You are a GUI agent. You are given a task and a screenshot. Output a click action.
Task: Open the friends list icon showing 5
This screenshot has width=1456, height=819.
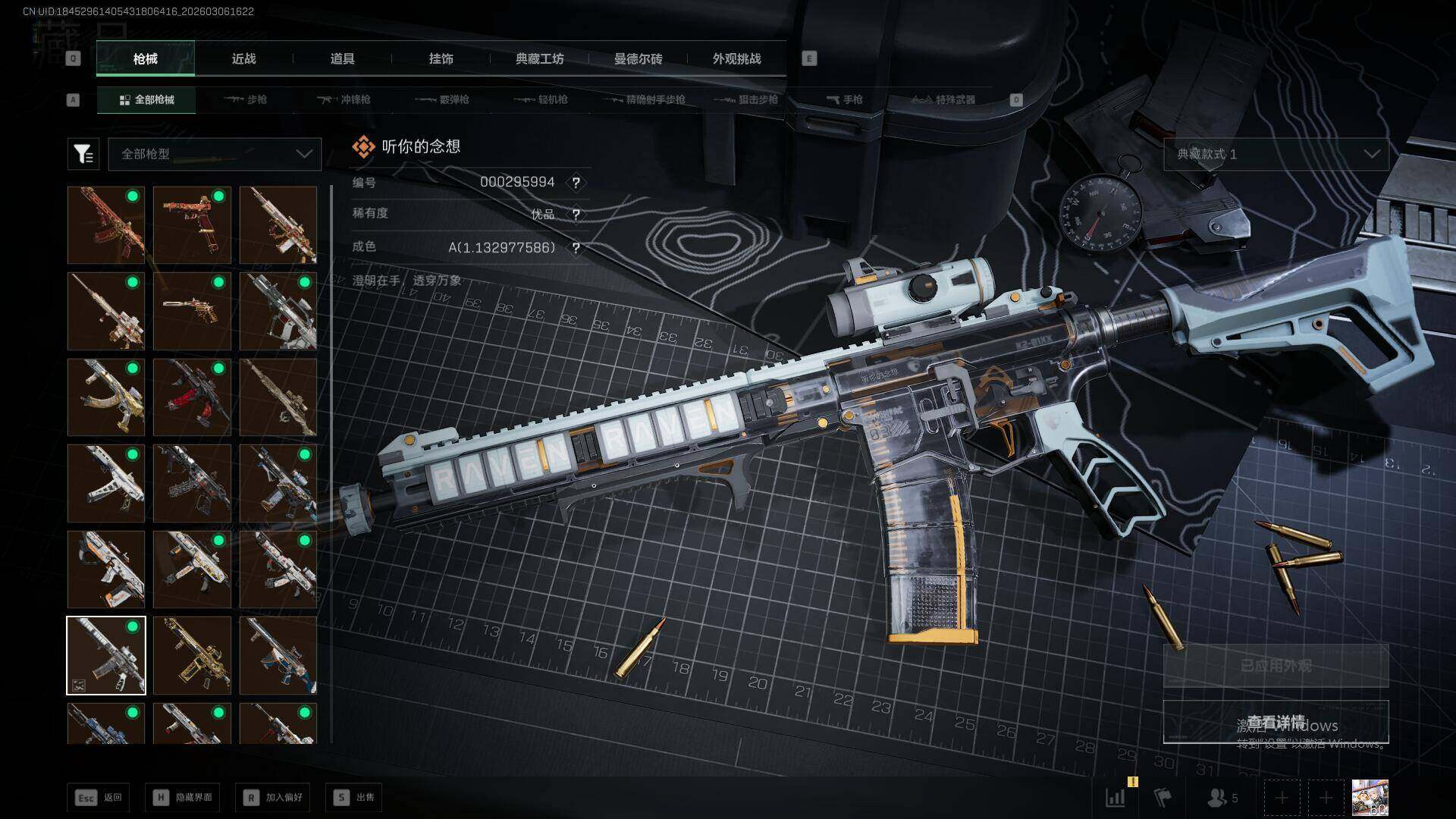1221,797
